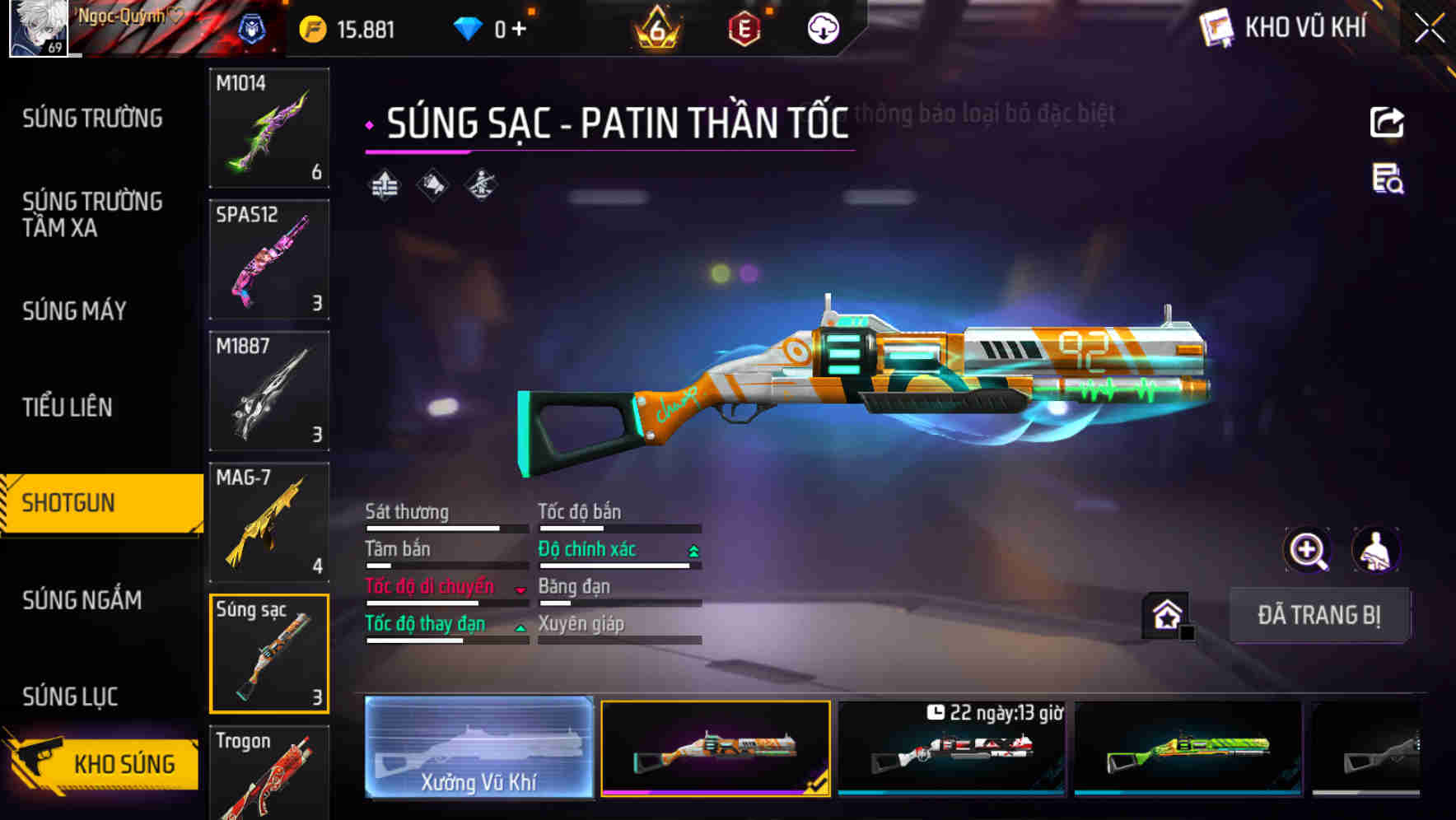
Task: Click the Đã Trang Bị button
Action: pos(1318,615)
